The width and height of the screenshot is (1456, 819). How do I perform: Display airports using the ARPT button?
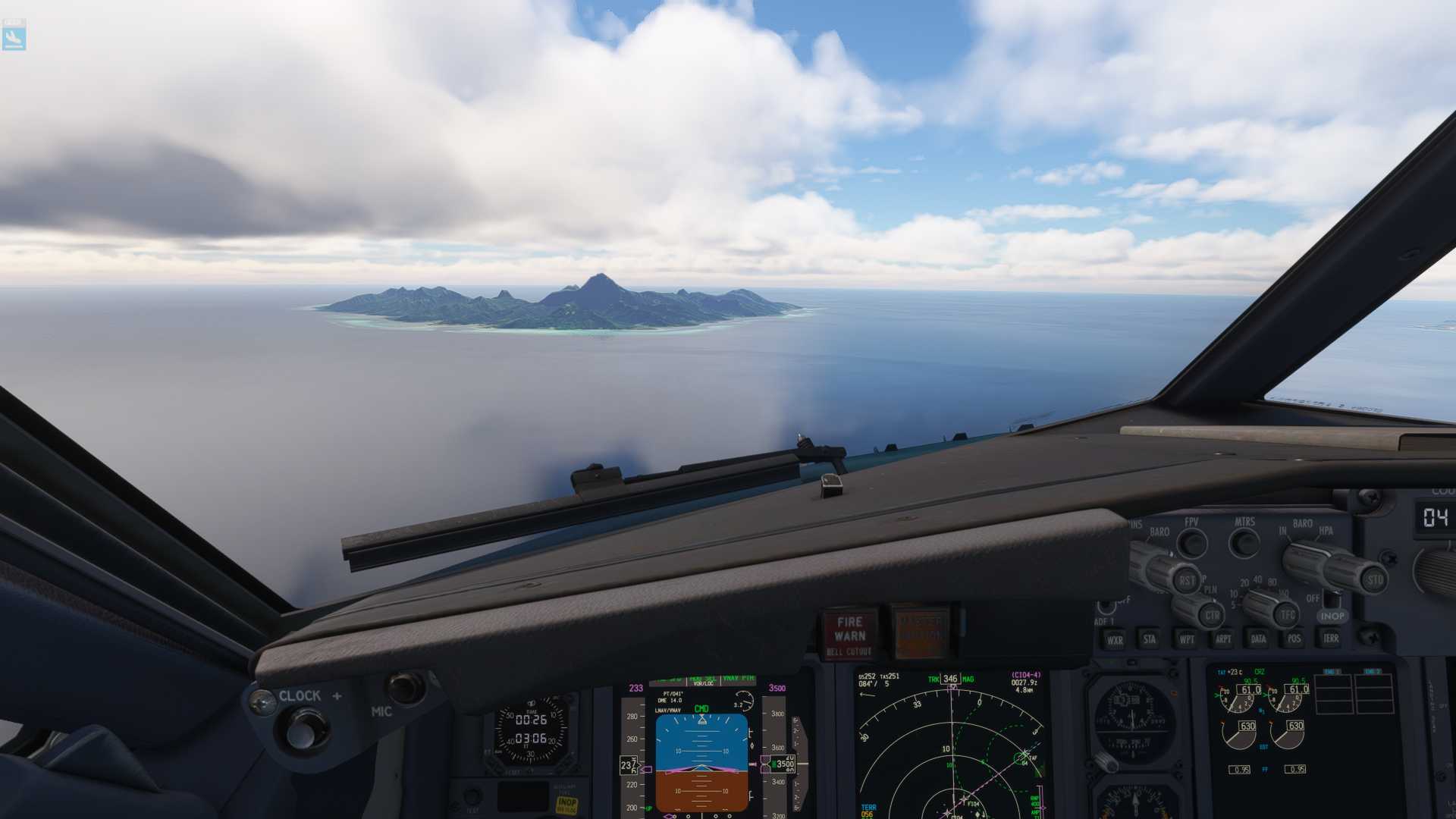tap(1222, 639)
